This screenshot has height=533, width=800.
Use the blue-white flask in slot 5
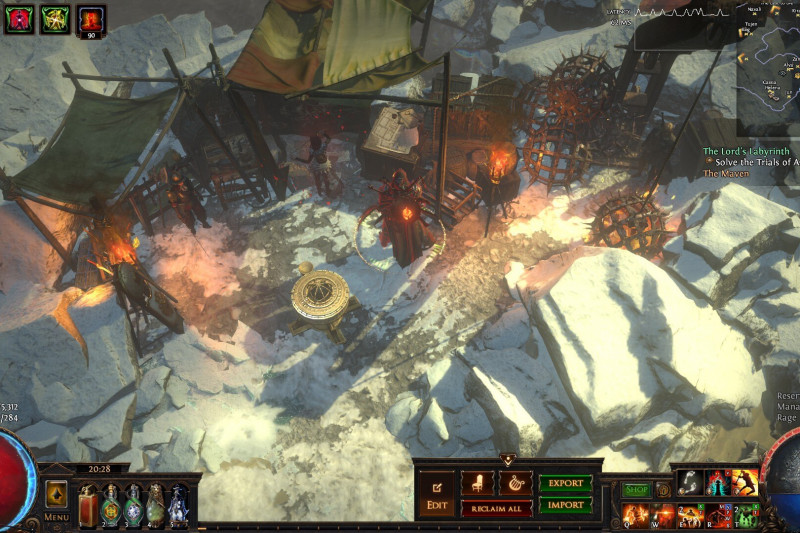178,502
